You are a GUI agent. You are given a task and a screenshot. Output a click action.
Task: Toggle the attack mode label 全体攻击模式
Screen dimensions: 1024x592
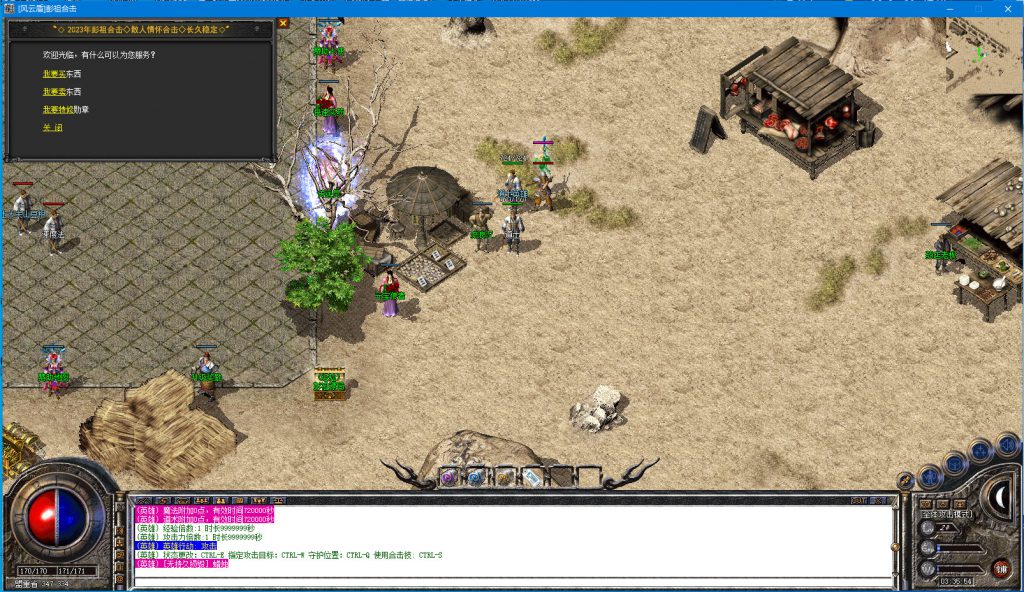point(948,514)
